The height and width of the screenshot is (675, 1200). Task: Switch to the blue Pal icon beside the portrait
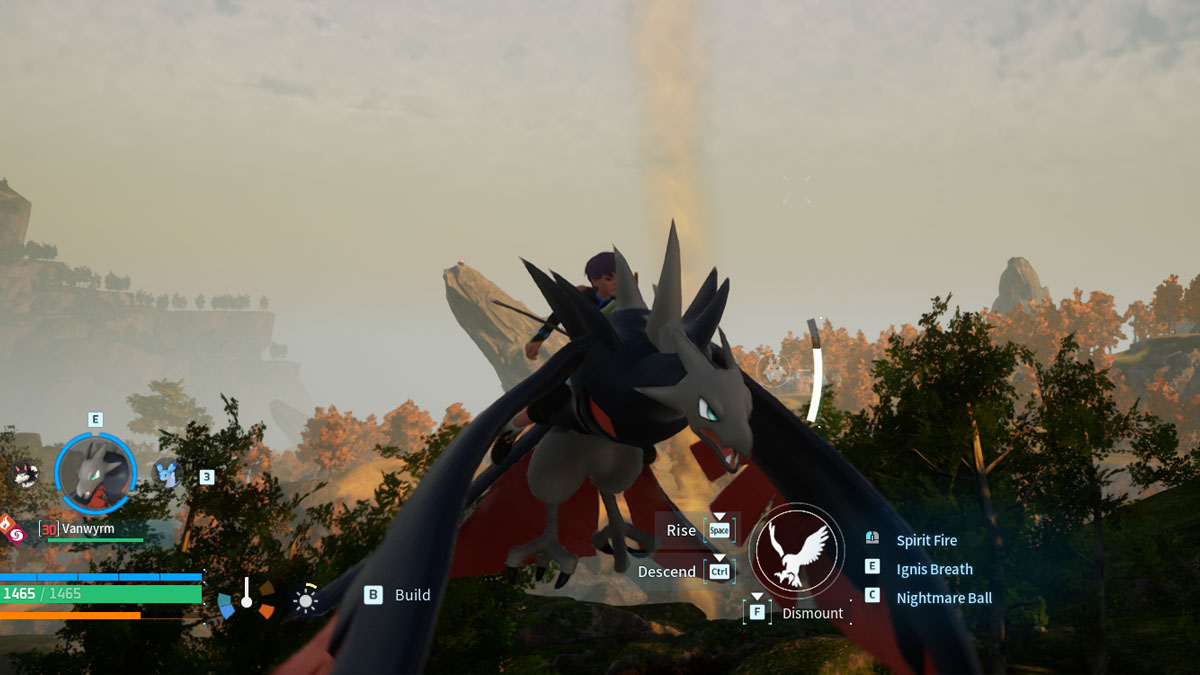166,474
